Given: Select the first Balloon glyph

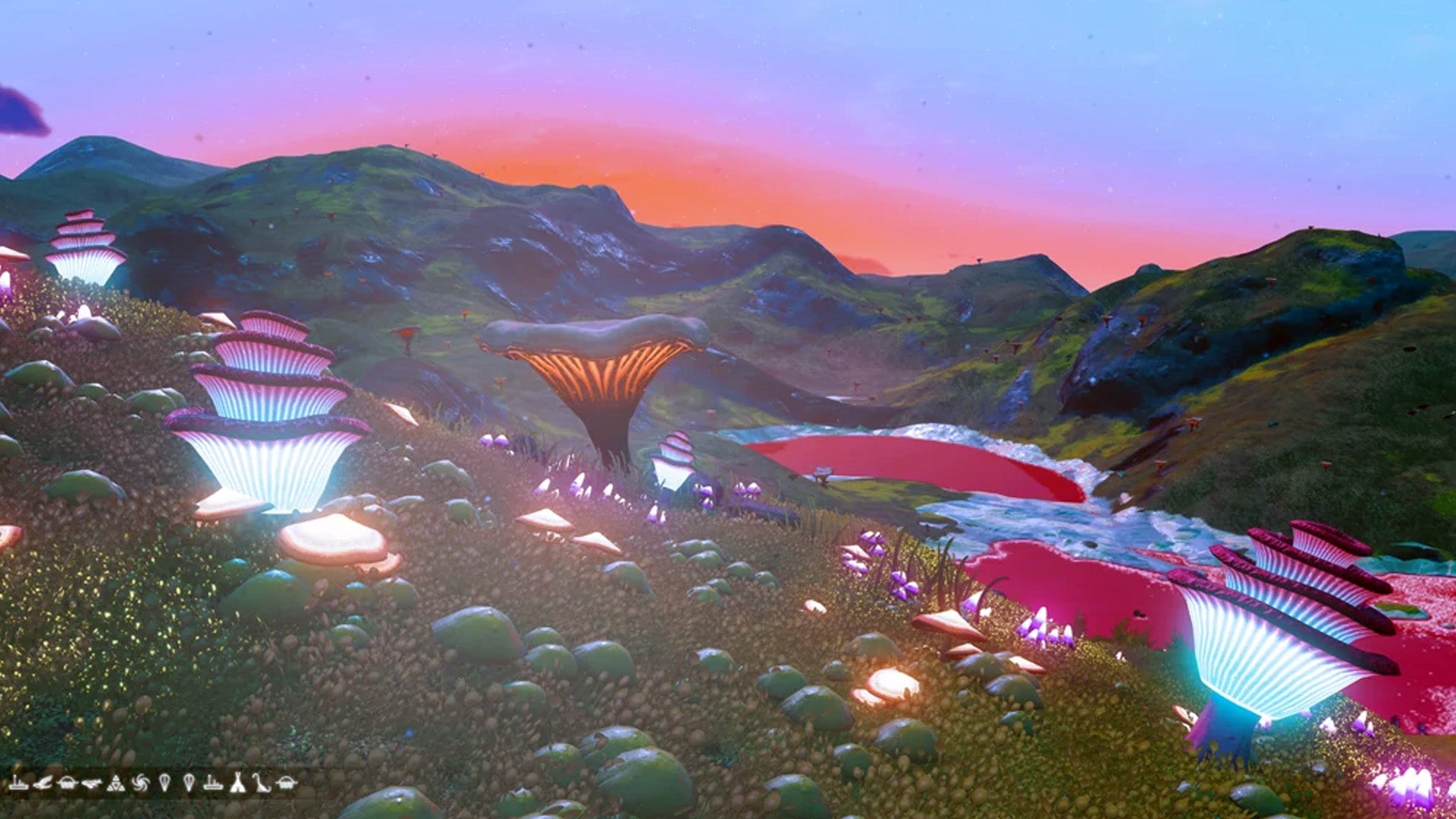Looking at the screenshot, I should pos(164,783).
